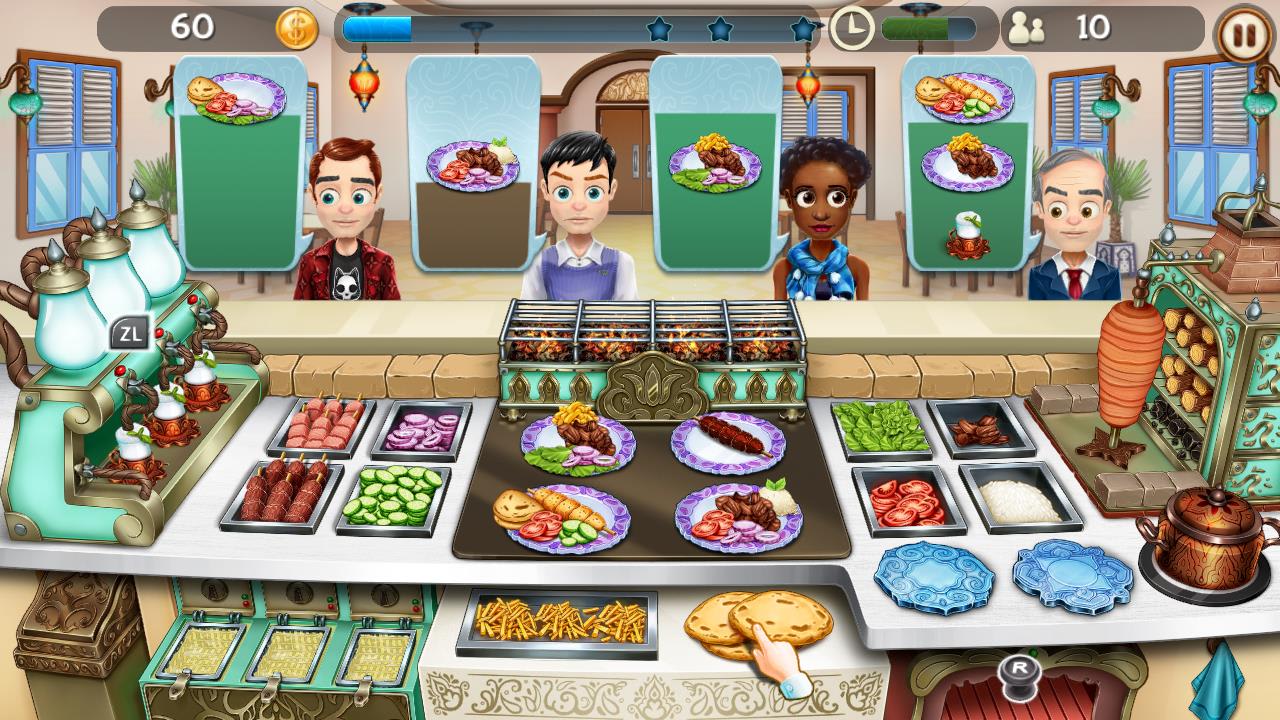Expand the middle customer's green order ticket
The height and width of the screenshot is (720, 1280).
716,160
